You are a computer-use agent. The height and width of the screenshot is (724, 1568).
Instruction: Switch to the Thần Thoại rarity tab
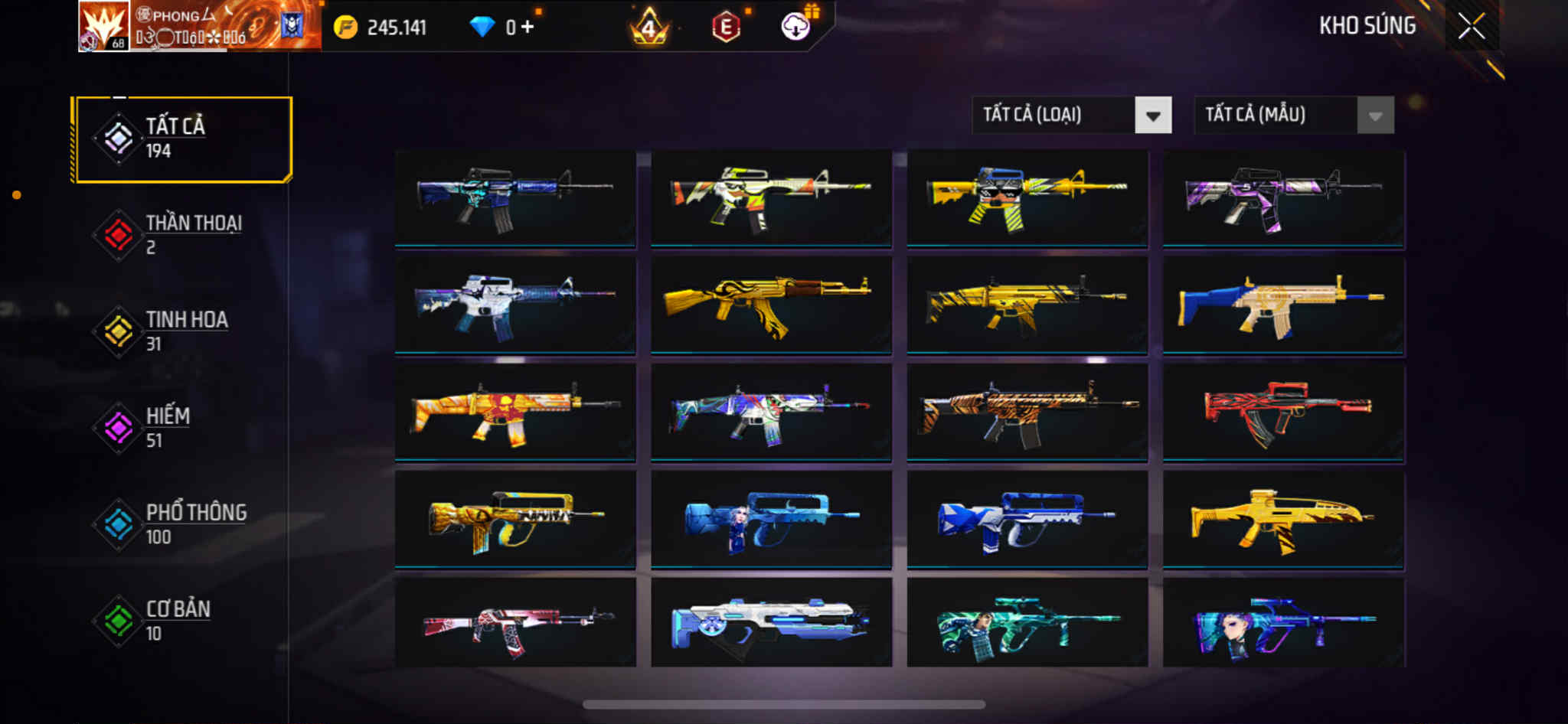pyautogui.click(x=182, y=234)
